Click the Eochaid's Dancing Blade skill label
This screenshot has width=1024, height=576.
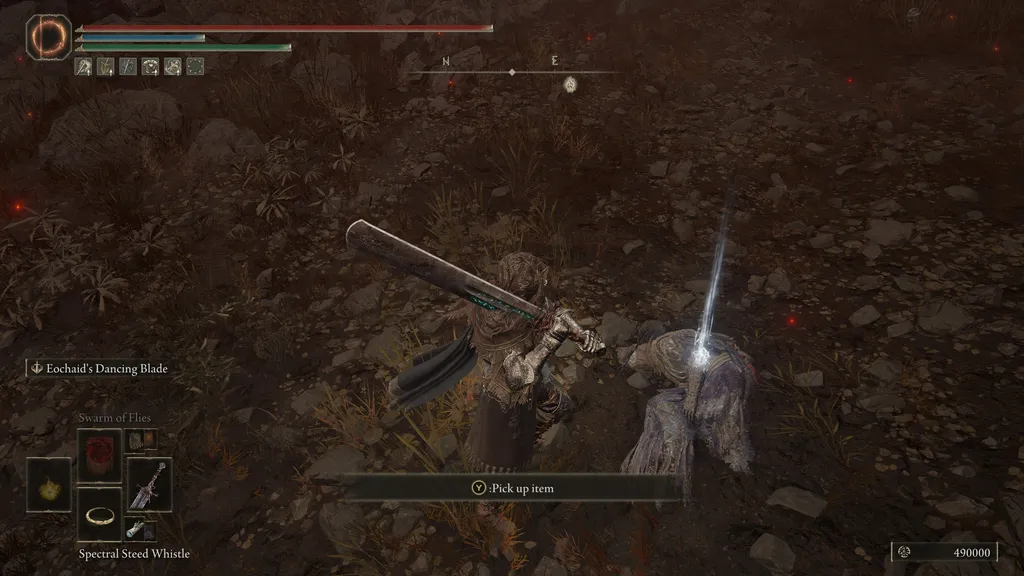[98, 369]
